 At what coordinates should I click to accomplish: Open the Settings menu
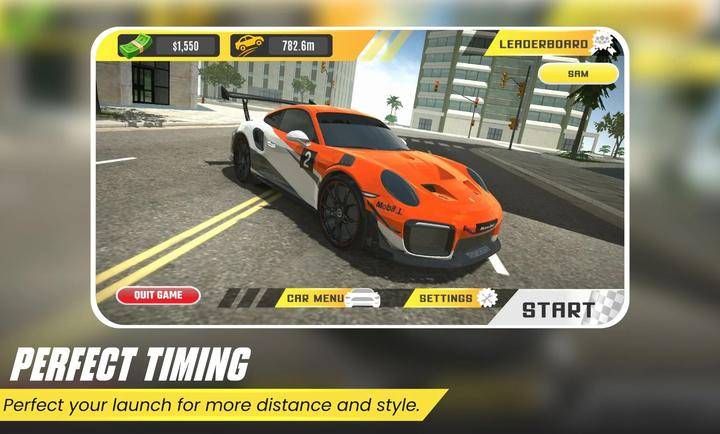(448, 298)
